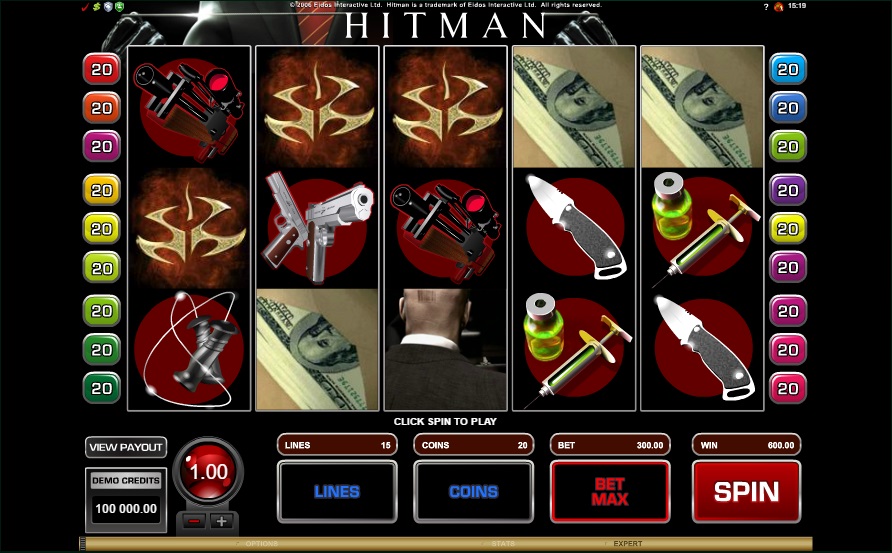Select the orange payline 20 marker
This screenshot has width=892, height=553.
coord(101,108)
